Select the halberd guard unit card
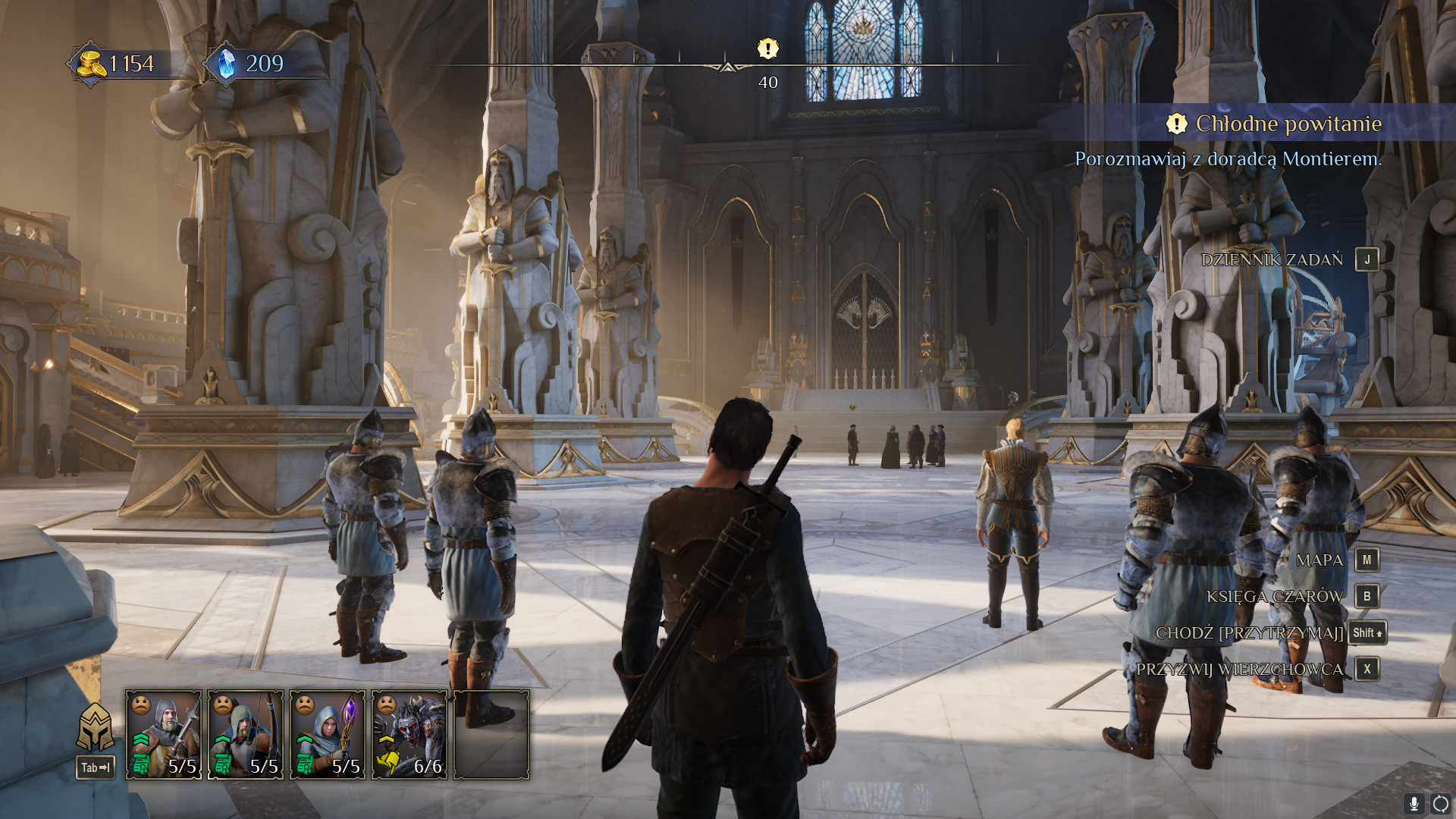Image resolution: width=1456 pixels, height=819 pixels. tap(164, 734)
